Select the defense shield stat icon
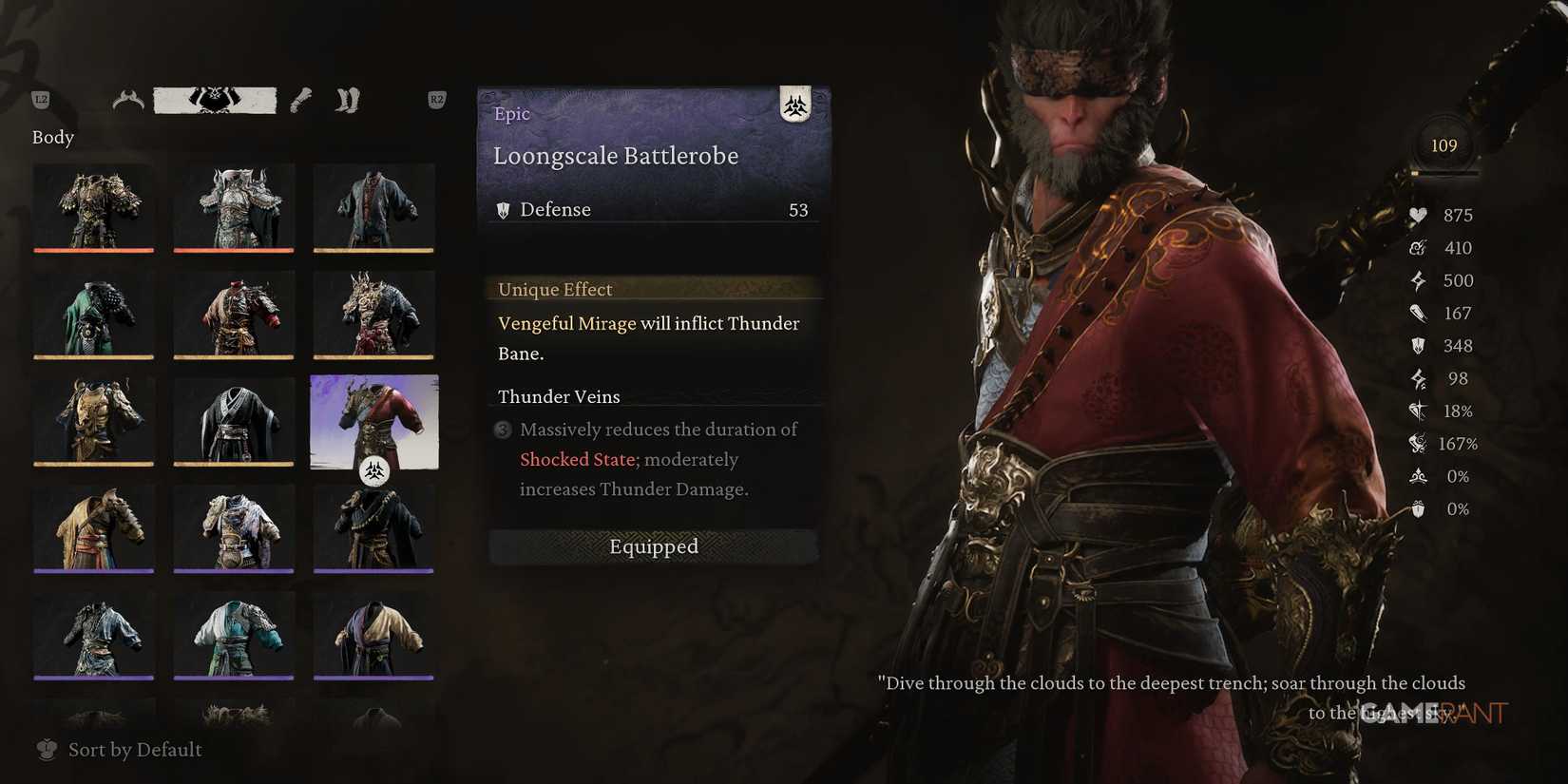The image size is (1568, 784). click(1418, 346)
